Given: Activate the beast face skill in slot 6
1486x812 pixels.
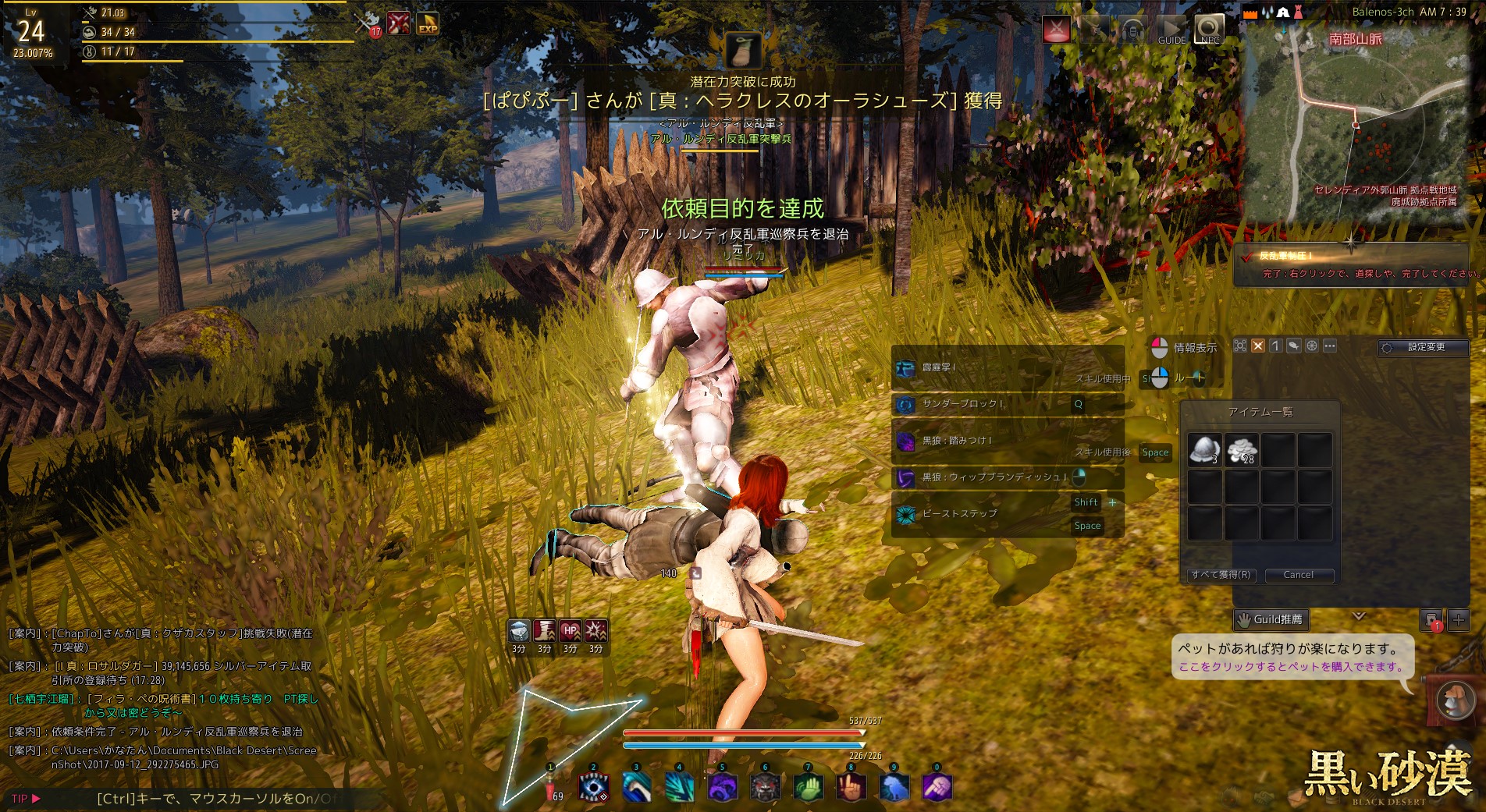Looking at the screenshot, I should click(x=765, y=788).
